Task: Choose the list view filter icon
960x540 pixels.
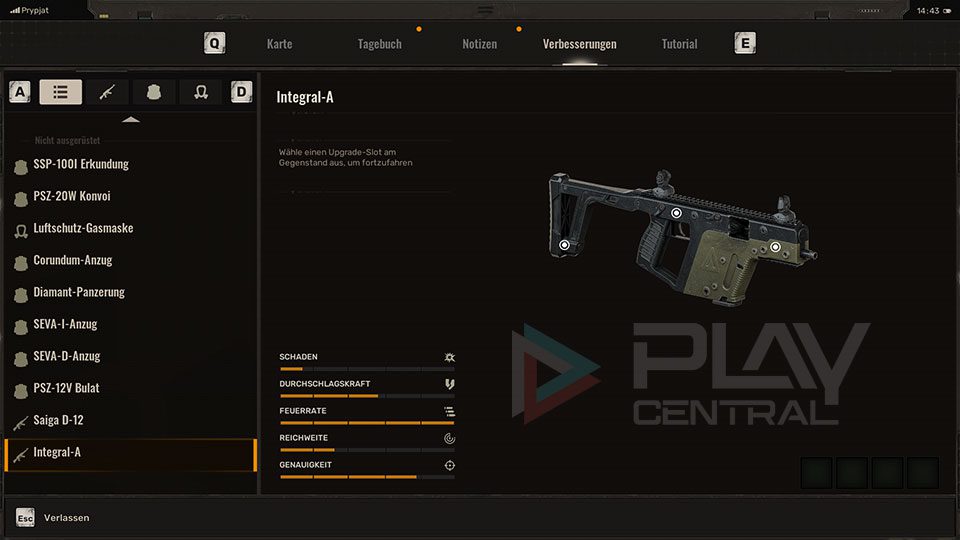Action: tap(61, 92)
